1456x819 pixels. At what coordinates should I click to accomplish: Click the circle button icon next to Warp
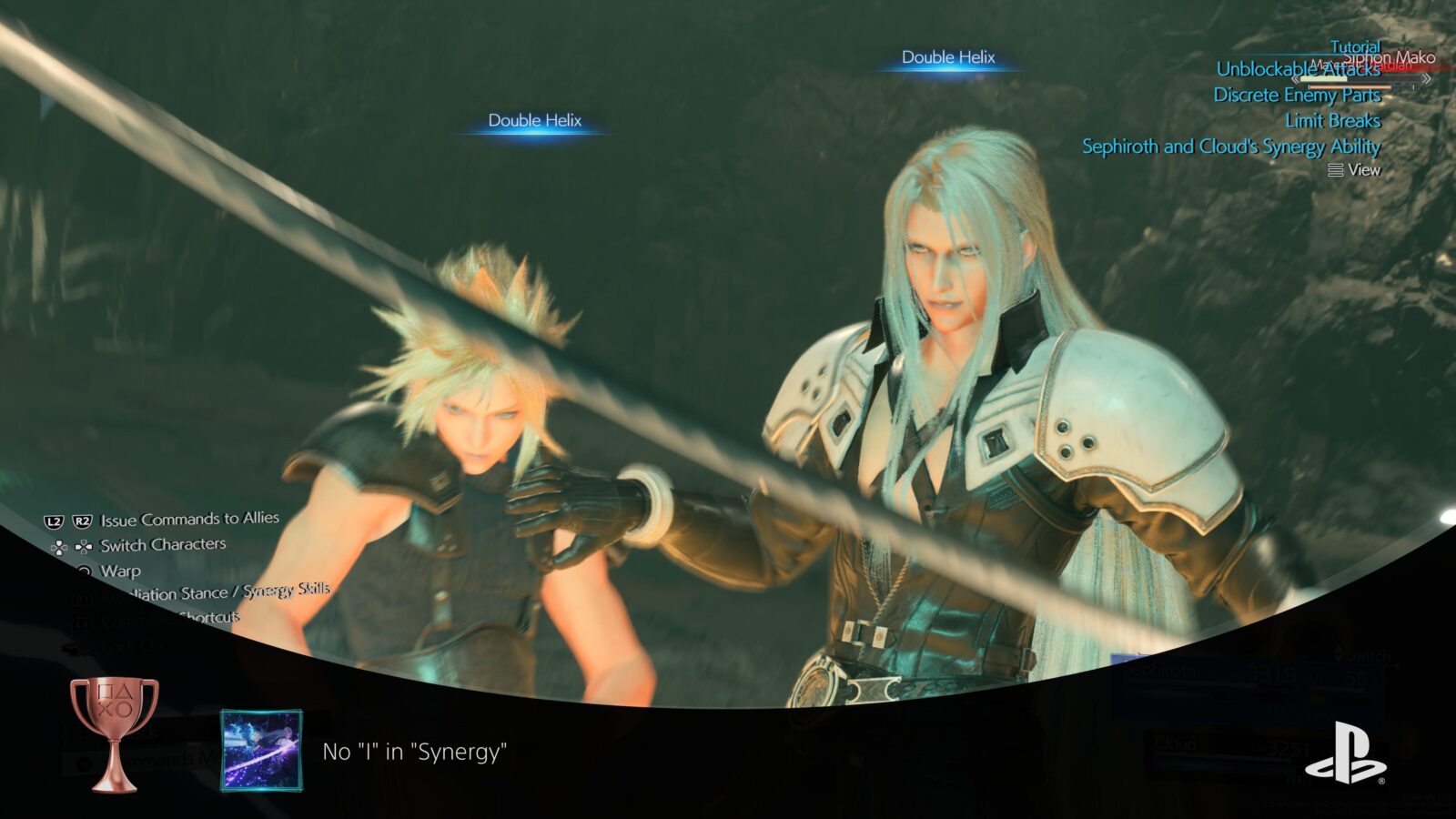(x=86, y=570)
